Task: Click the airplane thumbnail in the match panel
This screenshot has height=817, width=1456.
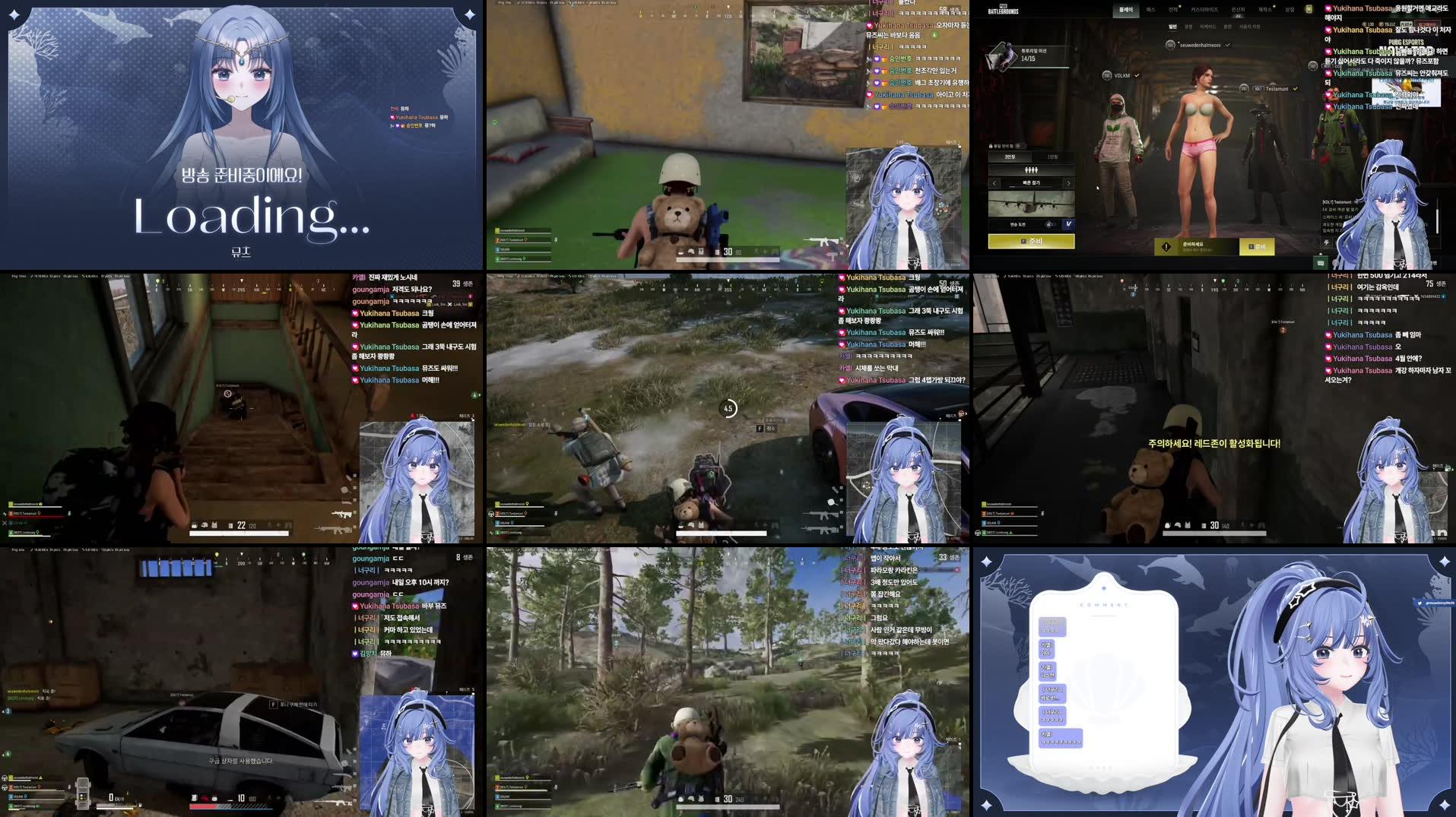Action: coord(1031,204)
